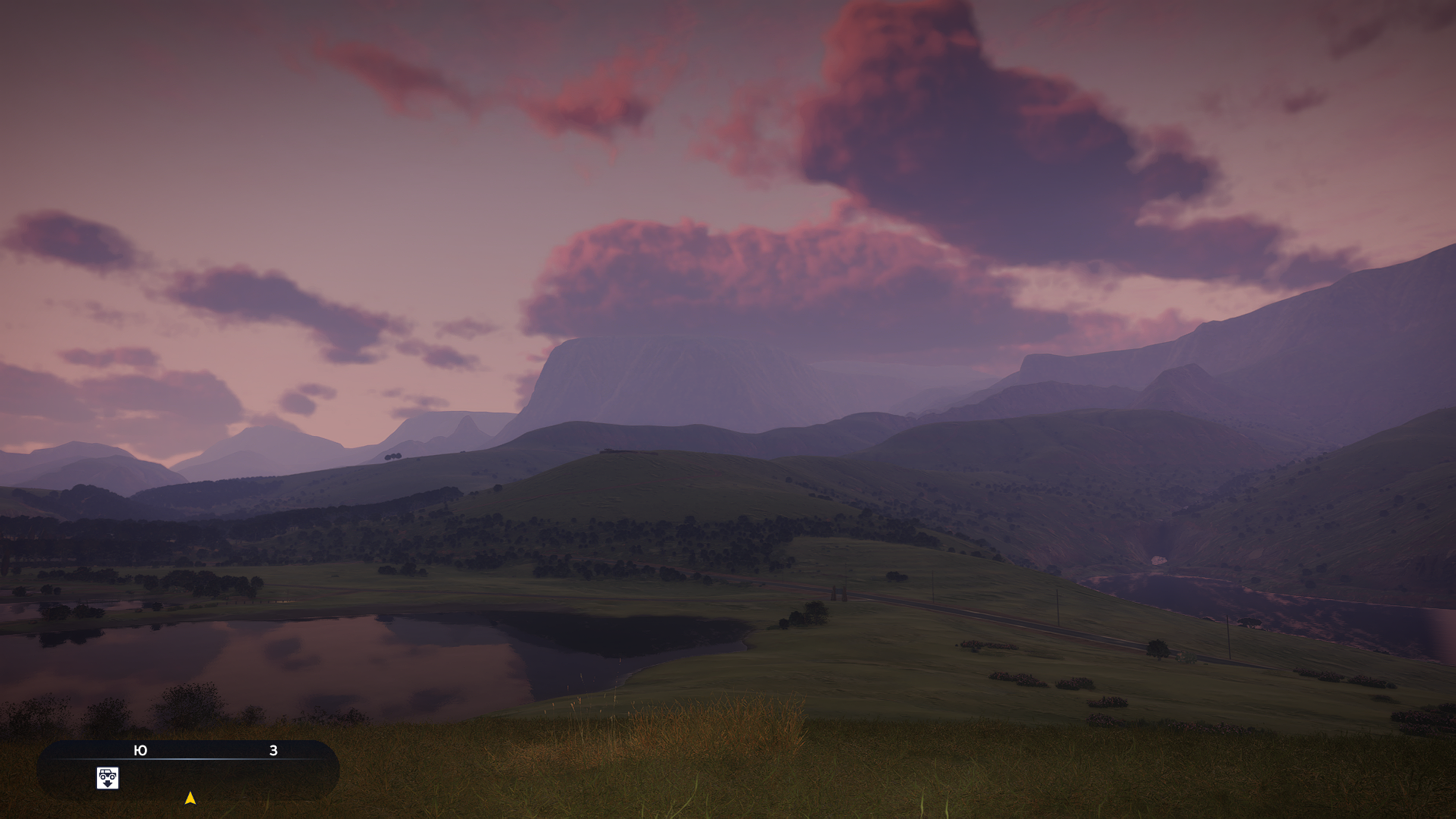Click the vehicle marker icon on the compass
Viewport: 1456px width, 819px height.
[x=108, y=778]
